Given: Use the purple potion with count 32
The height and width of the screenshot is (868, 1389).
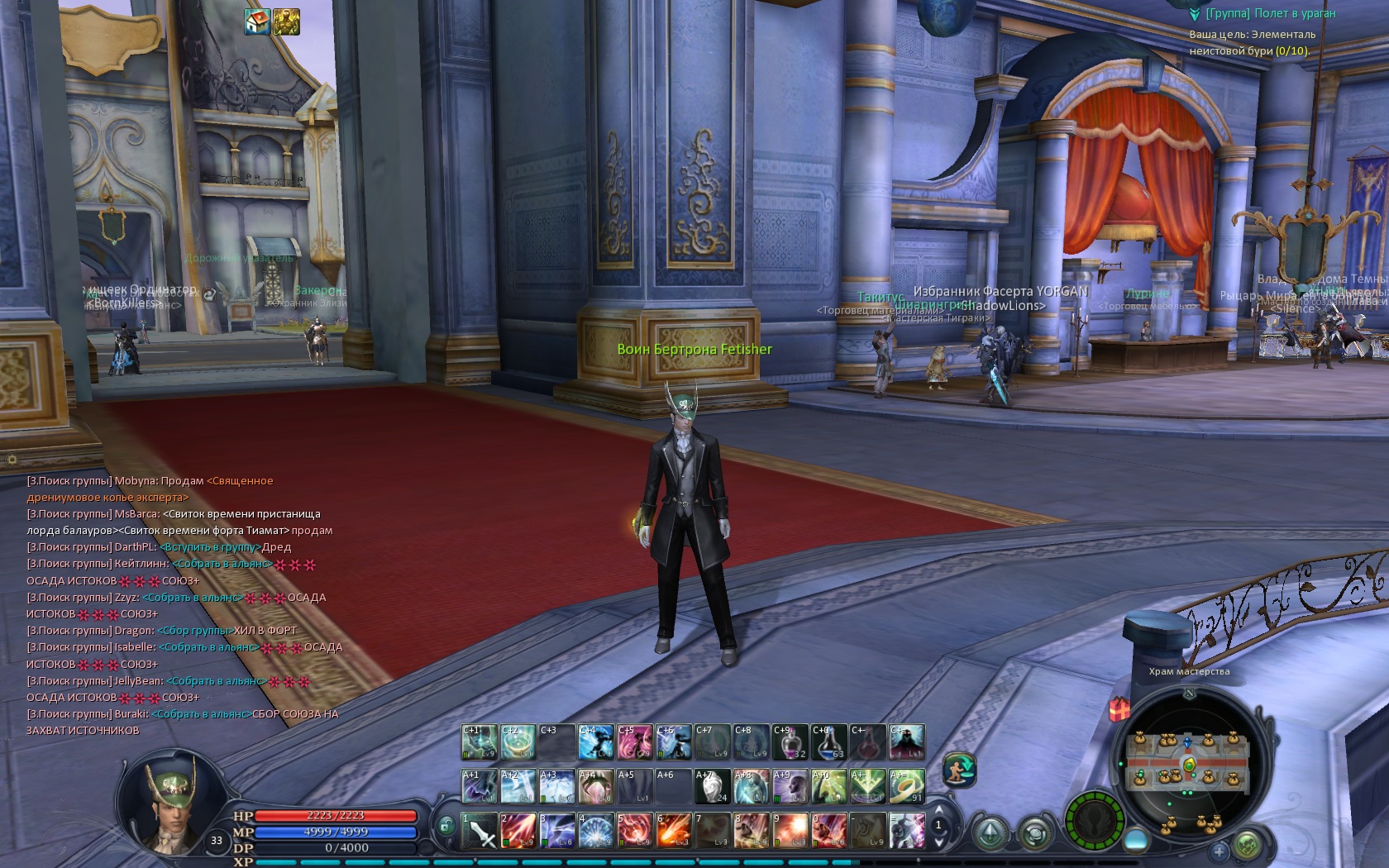Looking at the screenshot, I should 790,742.
